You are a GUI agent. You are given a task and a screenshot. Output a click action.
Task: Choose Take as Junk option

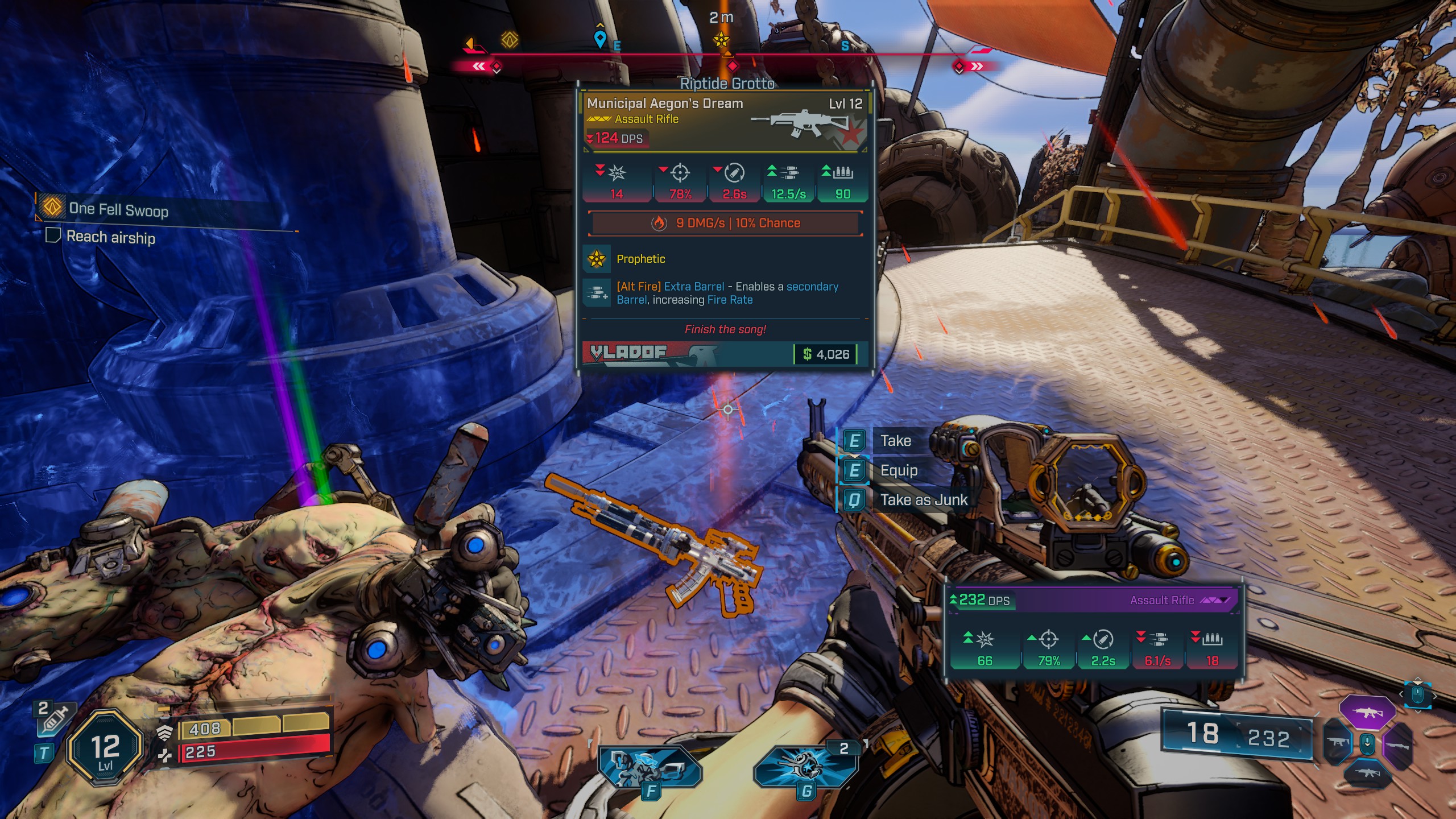(923, 500)
